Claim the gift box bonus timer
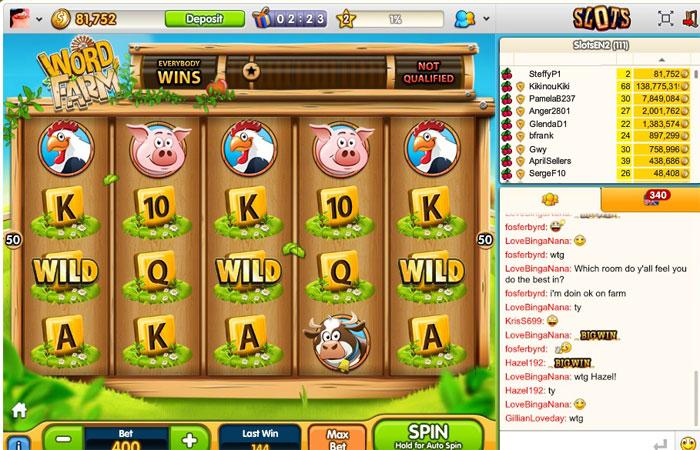The width and height of the screenshot is (700, 450). 263,18
